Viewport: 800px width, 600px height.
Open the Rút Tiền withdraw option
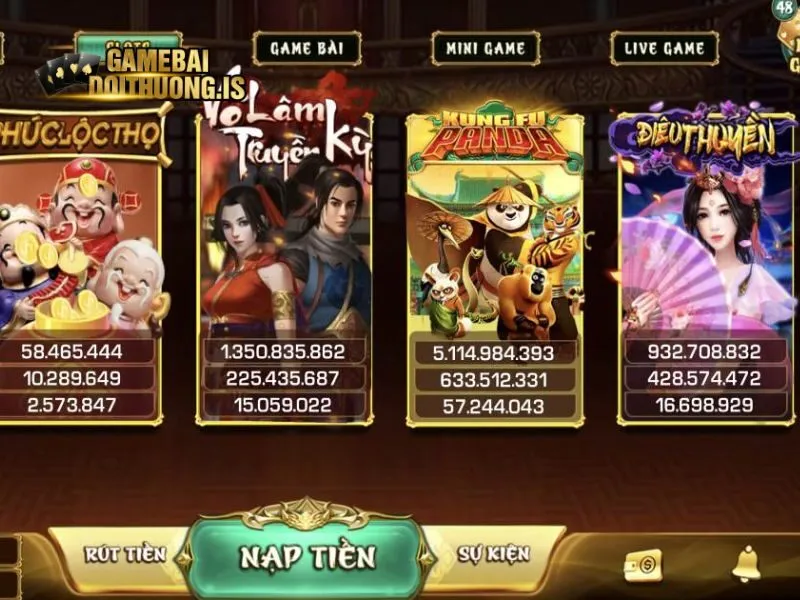click(x=123, y=553)
